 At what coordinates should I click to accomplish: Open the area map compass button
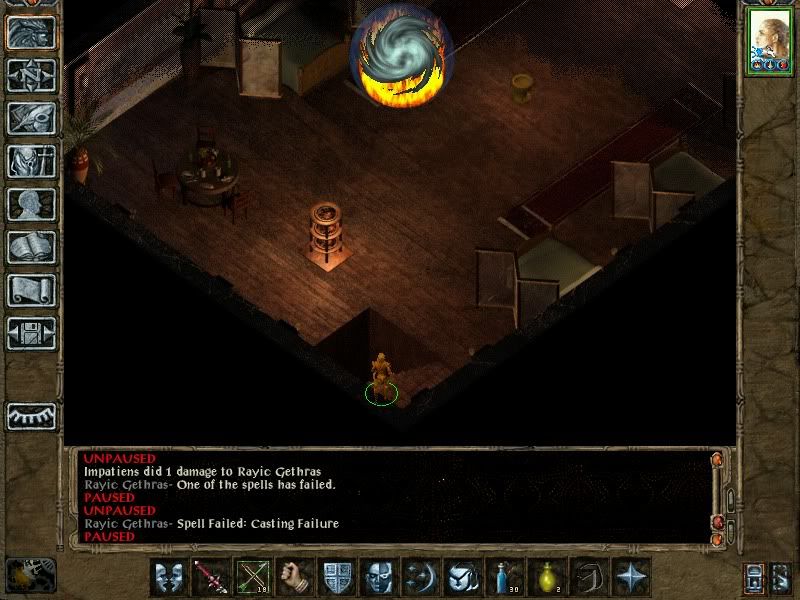31,75
